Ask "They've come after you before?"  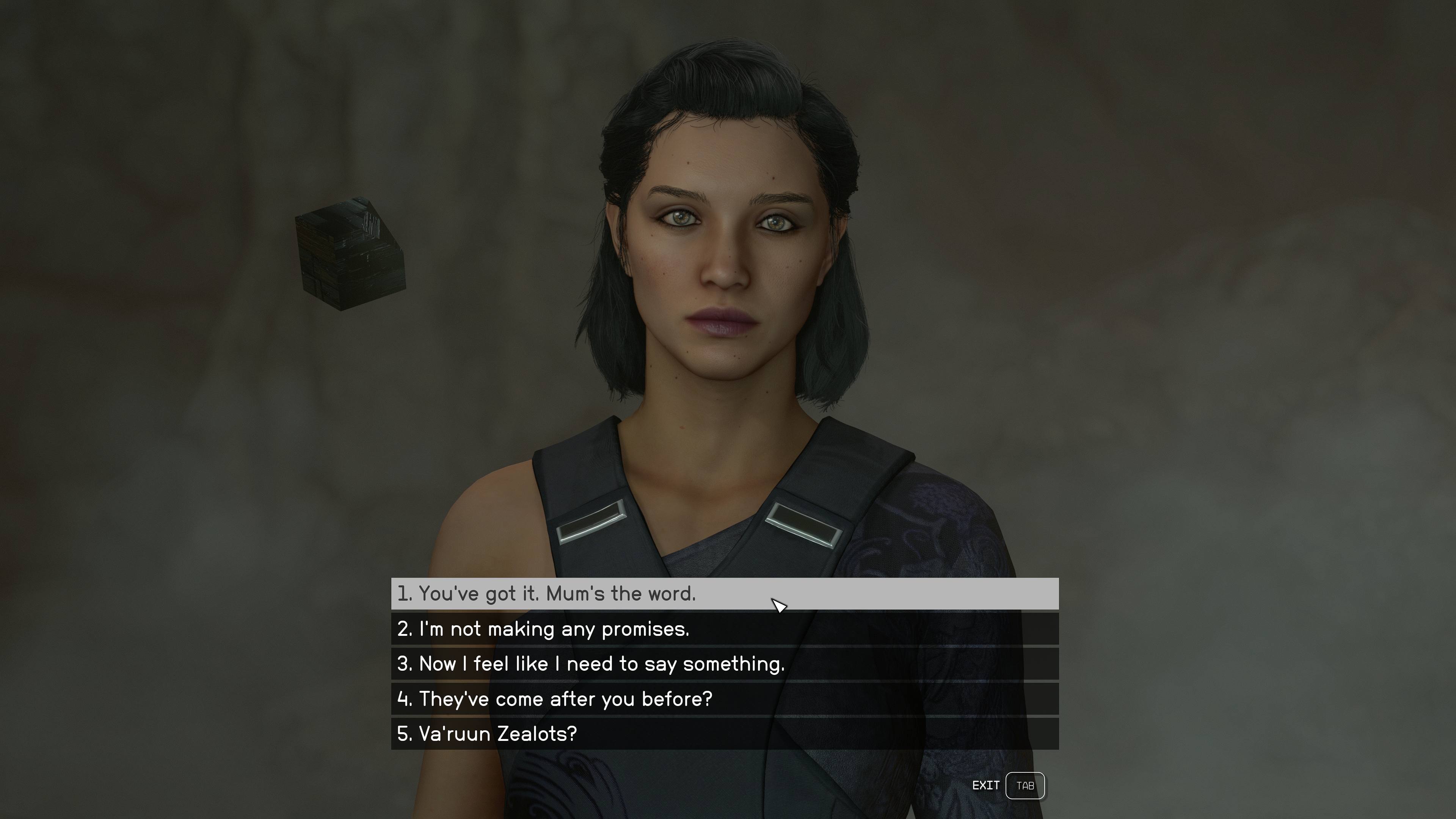[x=724, y=698]
